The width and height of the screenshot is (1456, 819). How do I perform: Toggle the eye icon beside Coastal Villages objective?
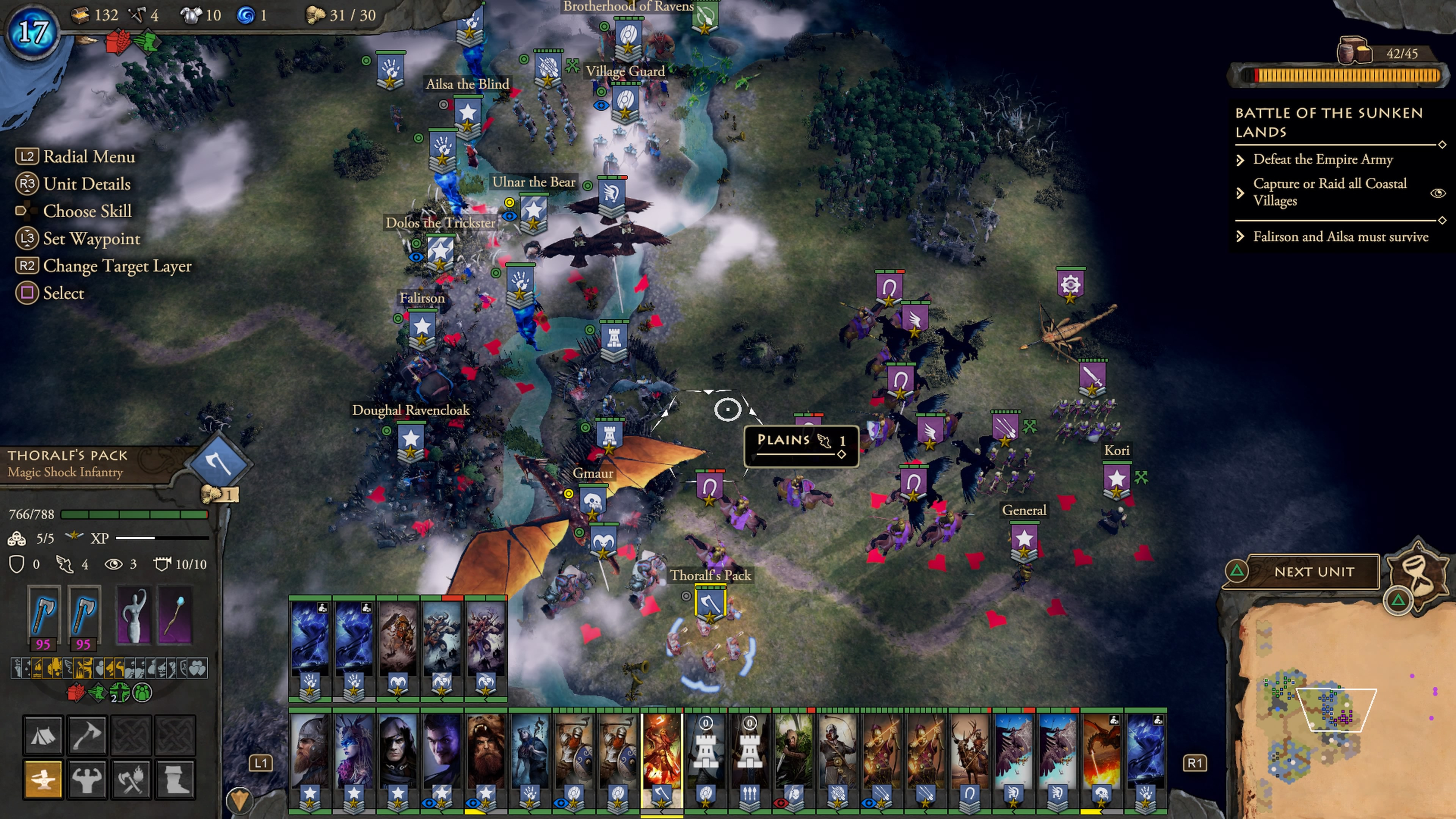point(1437,193)
